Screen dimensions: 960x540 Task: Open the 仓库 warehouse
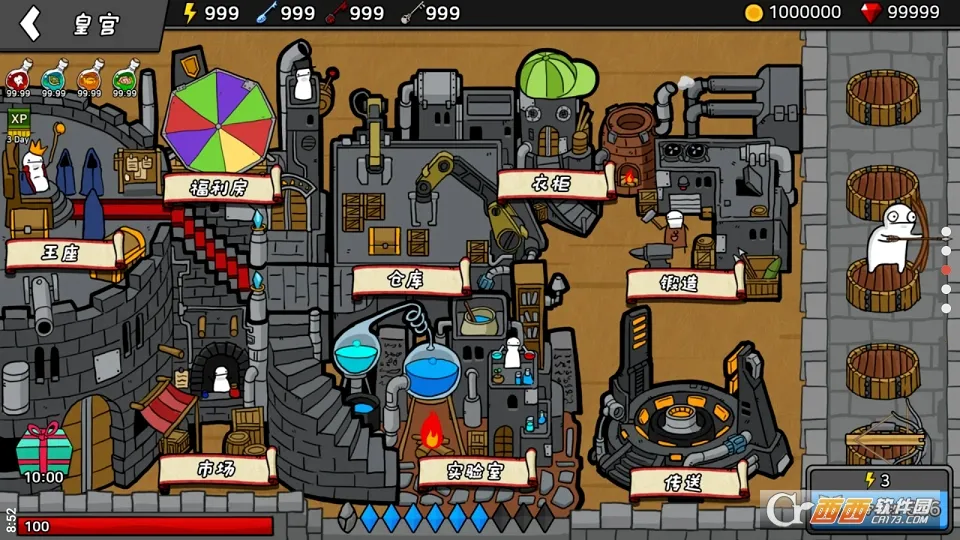tap(409, 279)
